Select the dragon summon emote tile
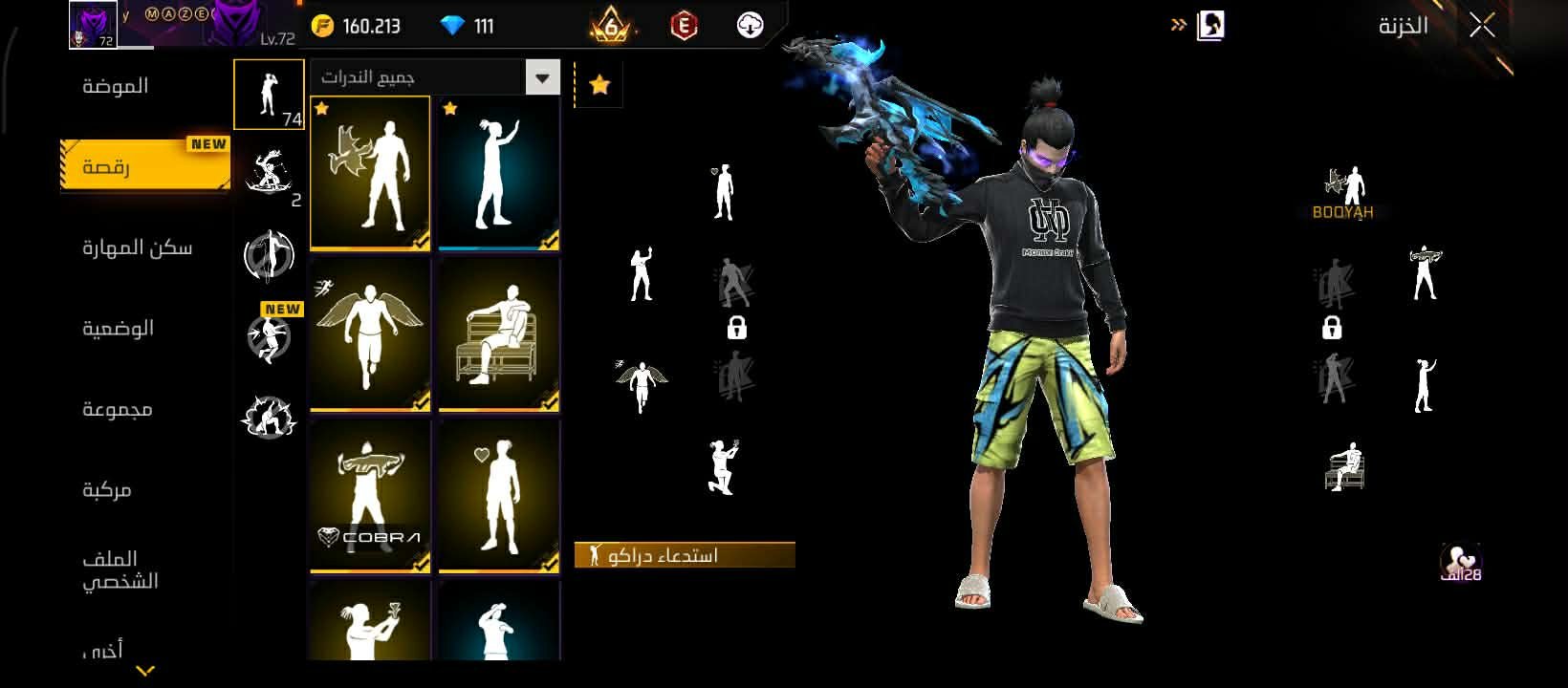The height and width of the screenshot is (688, 1568). (x=370, y=174)
